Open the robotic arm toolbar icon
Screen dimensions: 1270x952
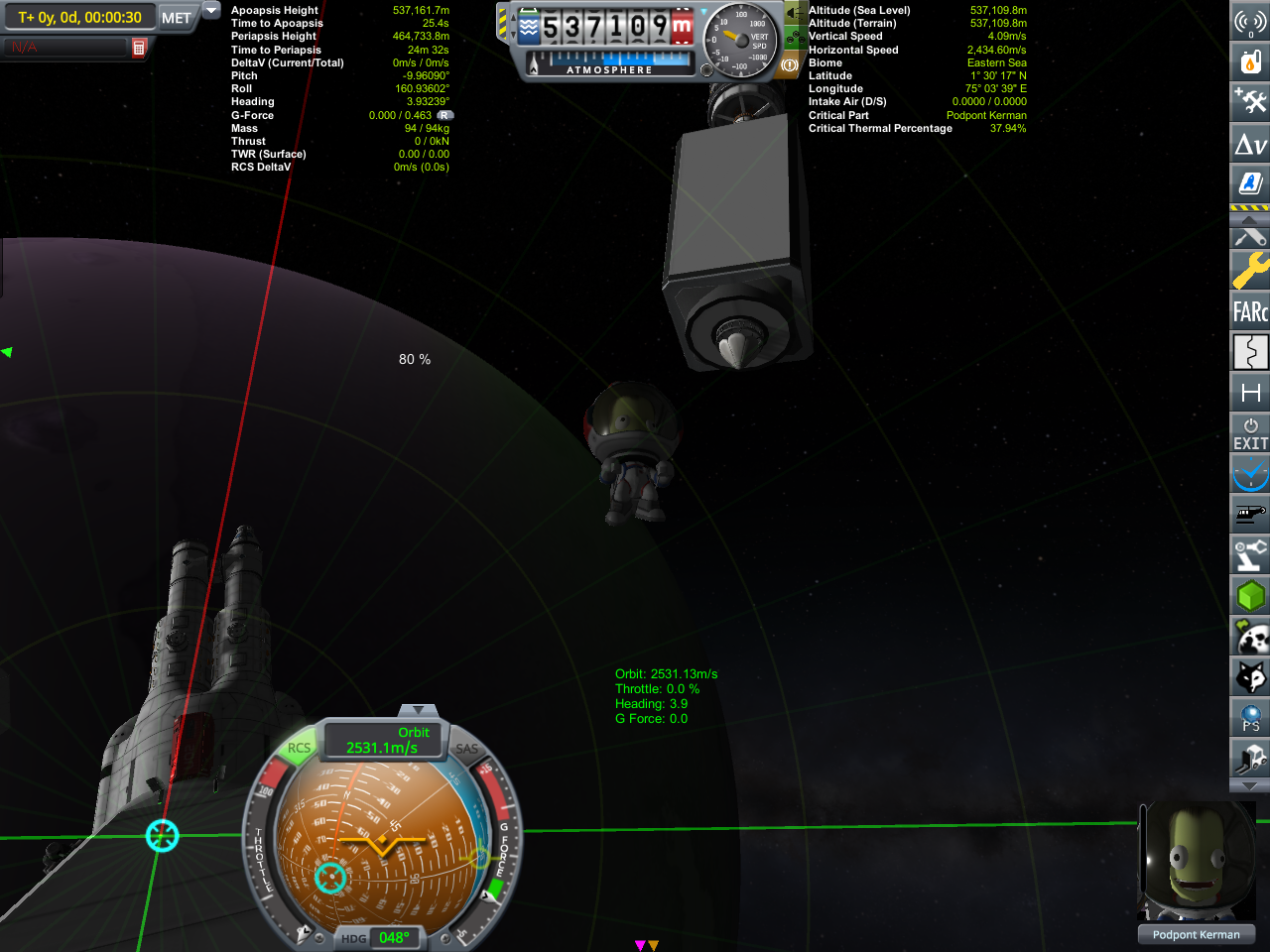[x=1250, y=555]
